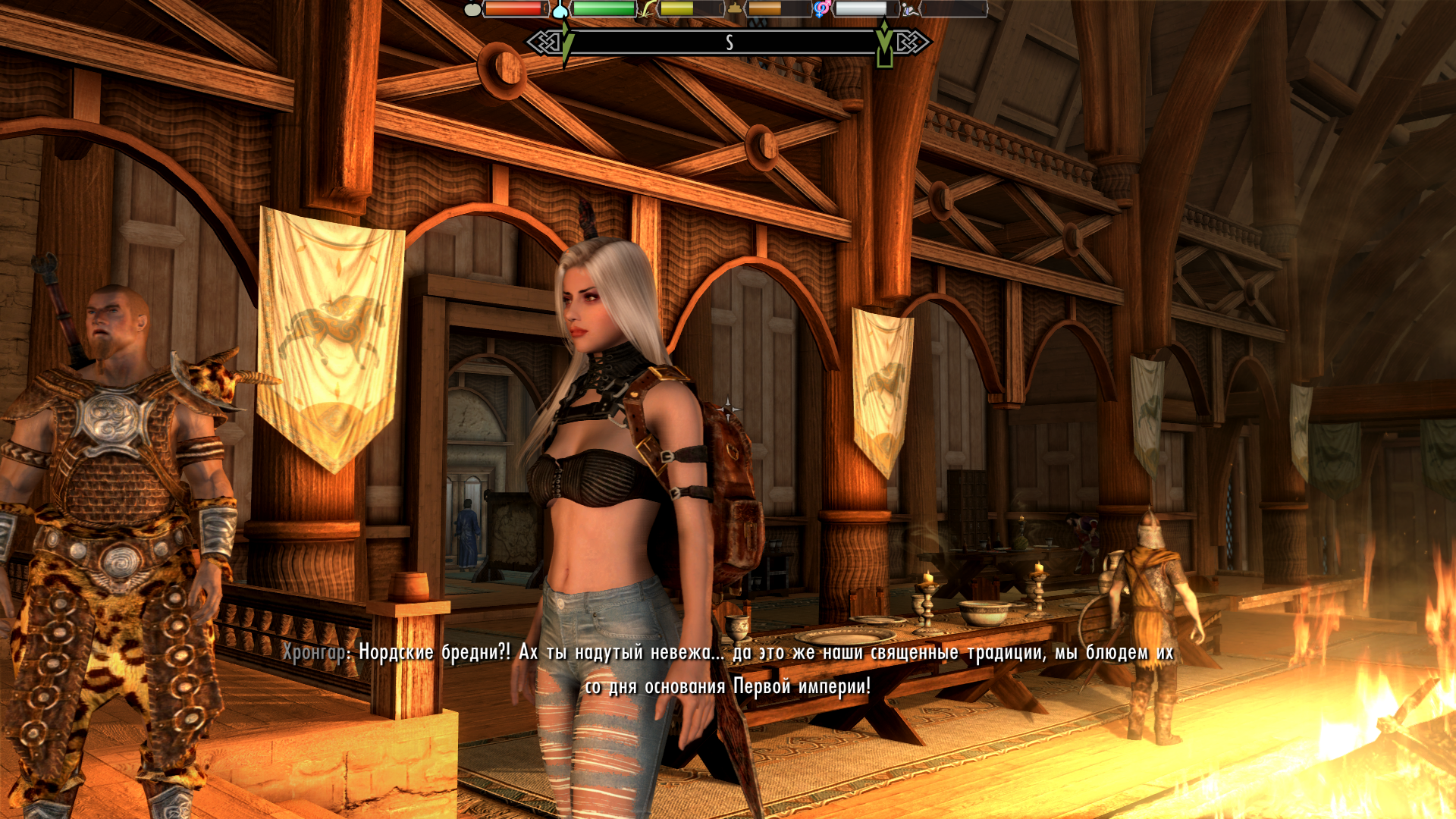The width and height of the screenshot is (1456, 819).
Task: Click the brown pile status icon
Action: [x=735, y=9]
